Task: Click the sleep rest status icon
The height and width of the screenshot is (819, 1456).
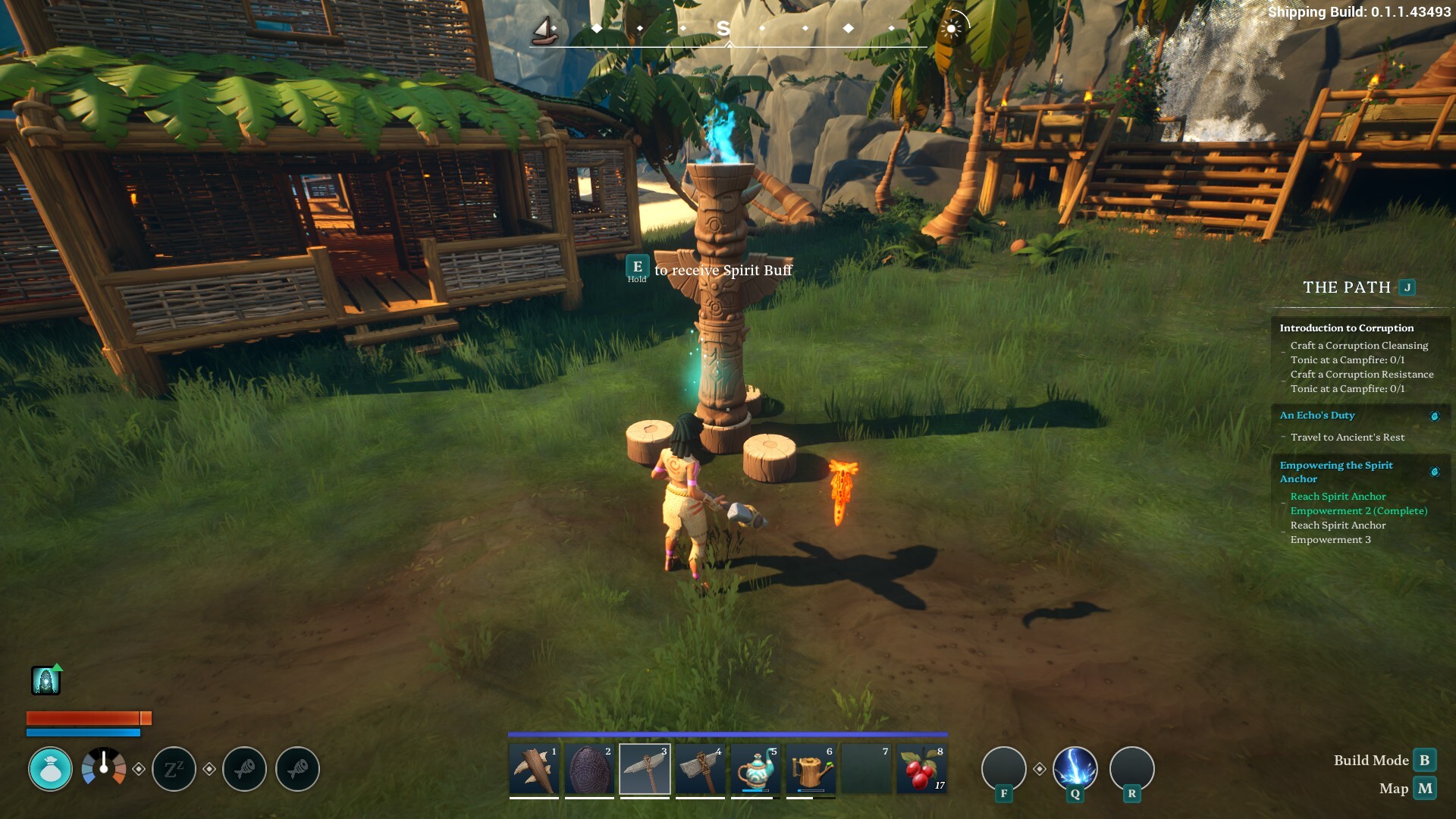Action: (x=174, y=769)
